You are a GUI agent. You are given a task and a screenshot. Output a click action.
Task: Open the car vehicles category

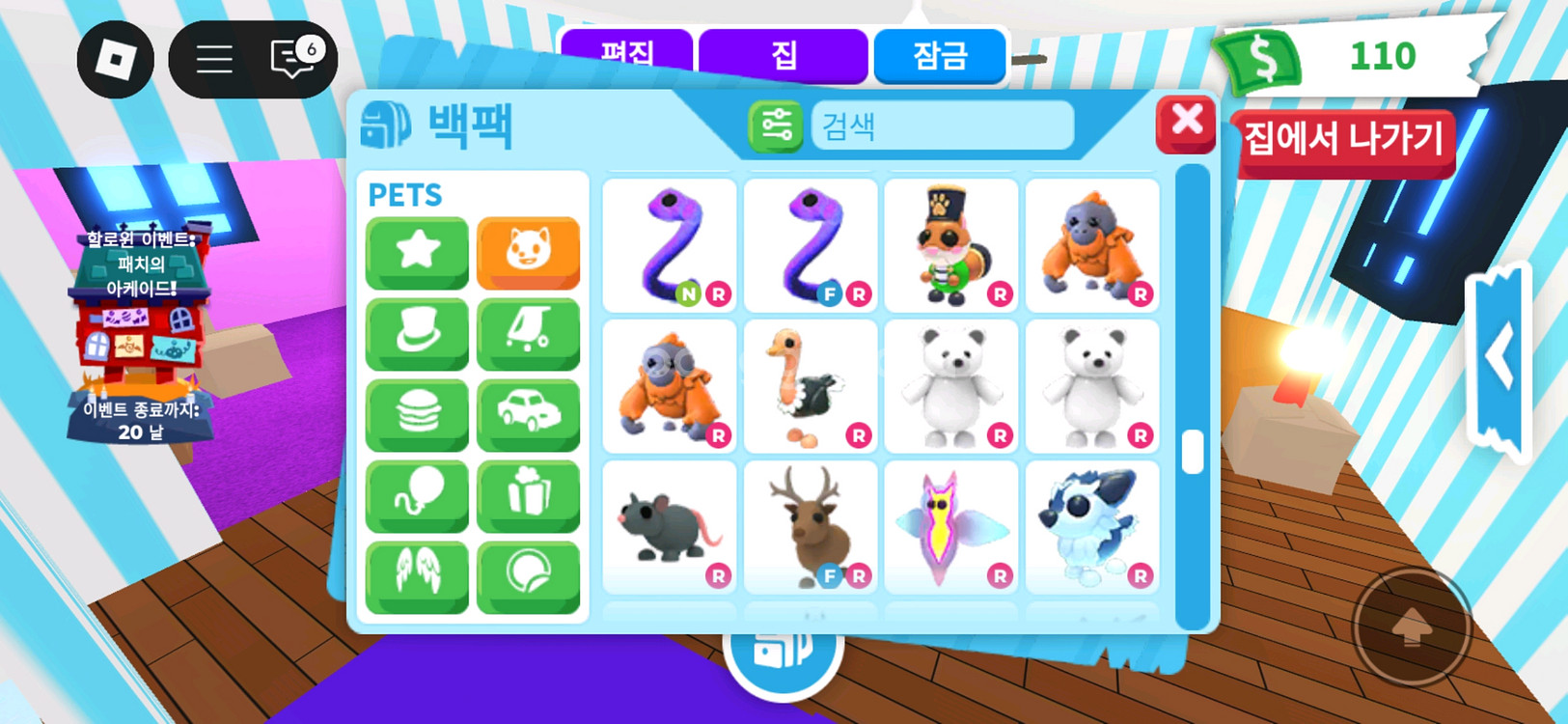tap(528, 413)
